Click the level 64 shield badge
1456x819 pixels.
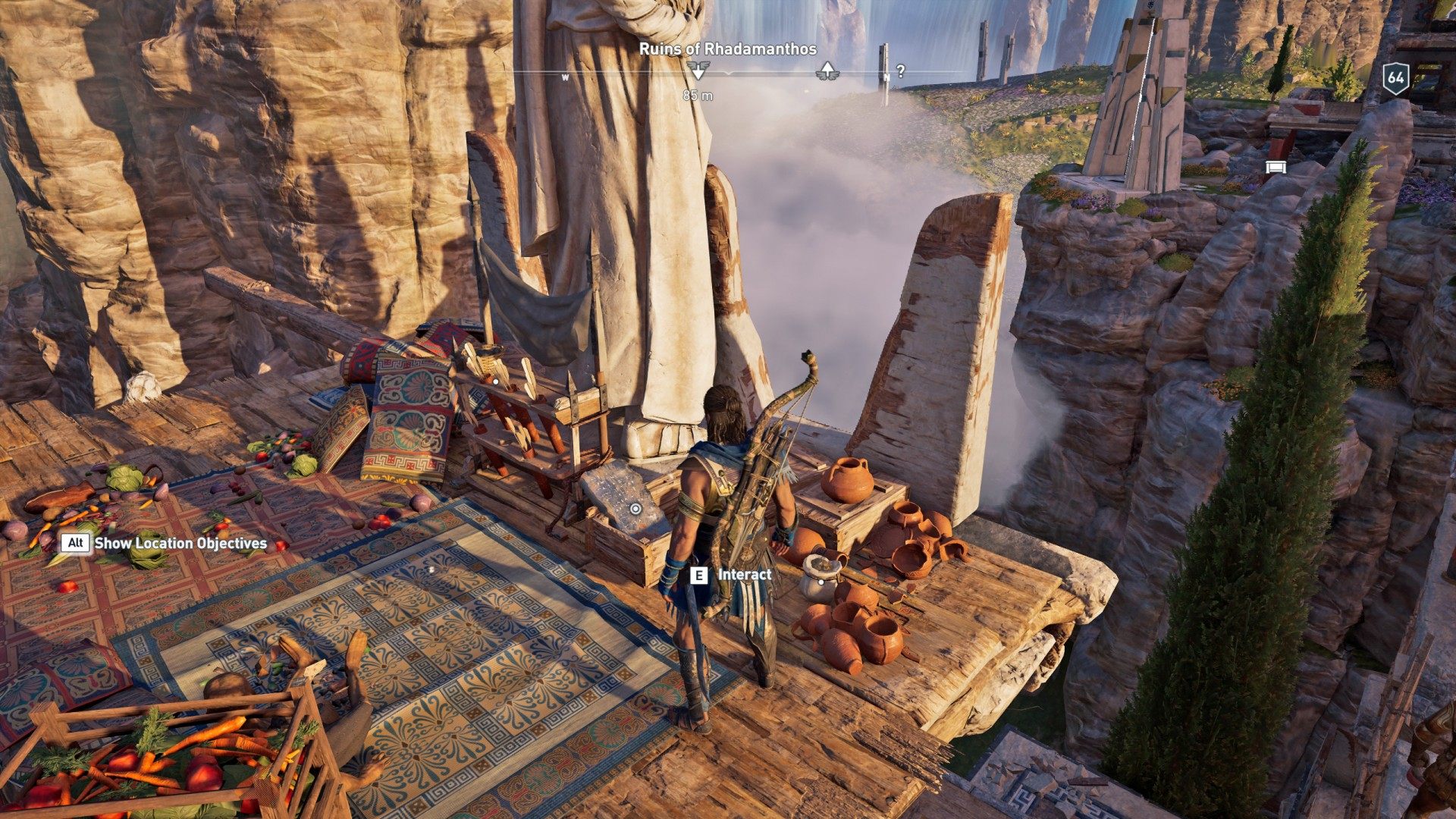[x=1395, y=78]
